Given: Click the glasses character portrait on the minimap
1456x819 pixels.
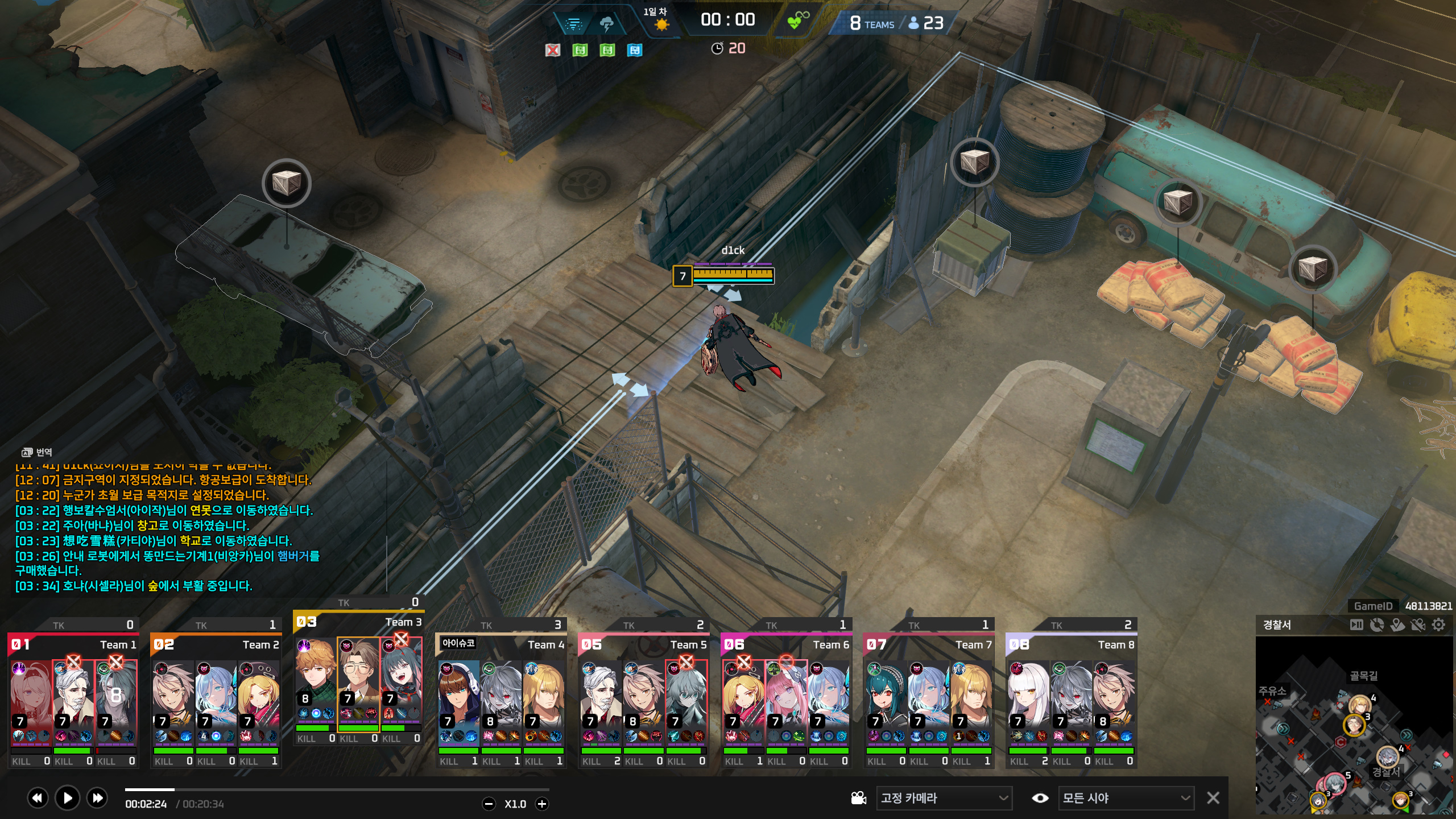Looking at the screenshot, I should (1354, 725).
